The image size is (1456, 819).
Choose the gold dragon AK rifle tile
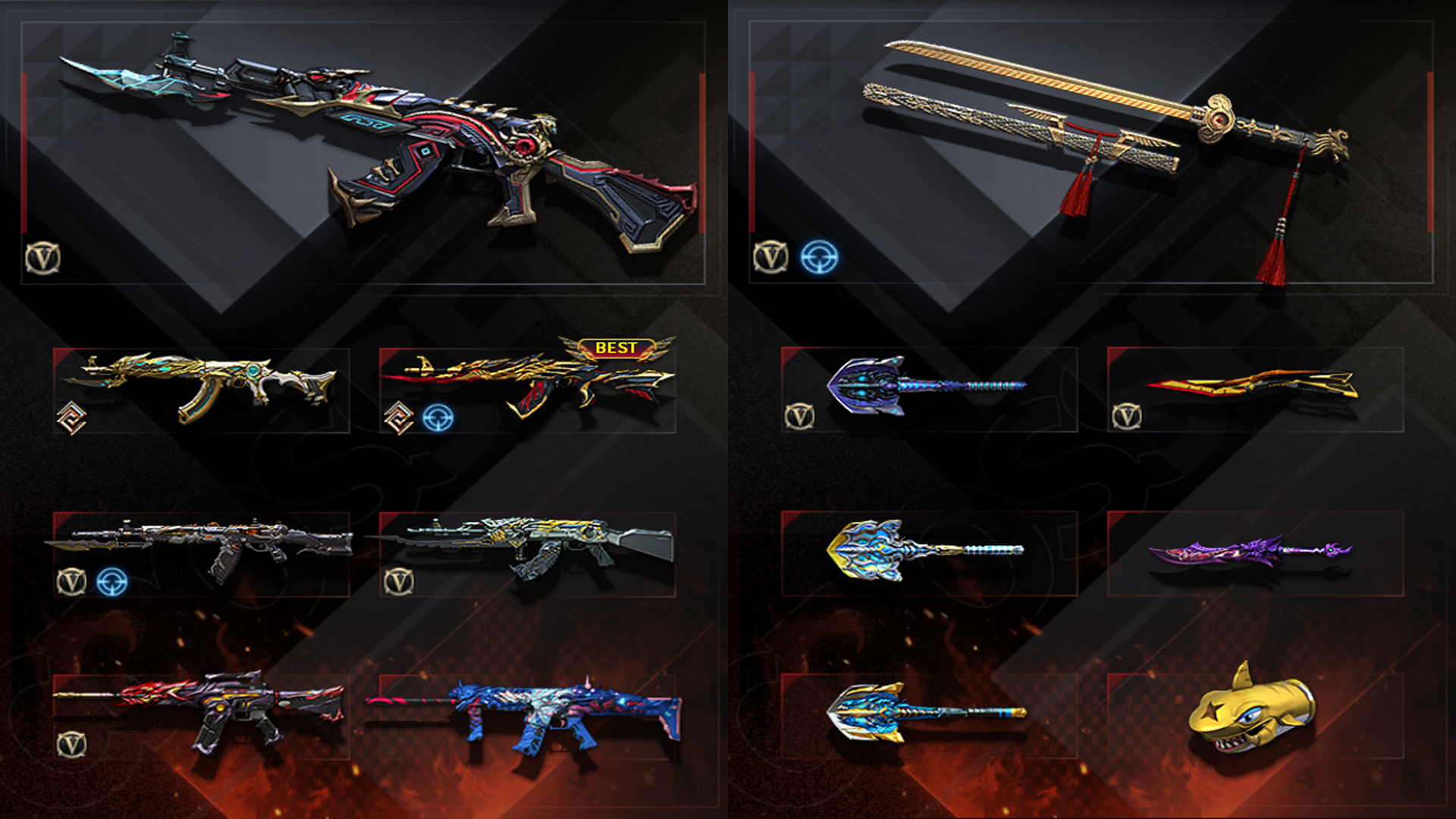click(x=202, y=388)
